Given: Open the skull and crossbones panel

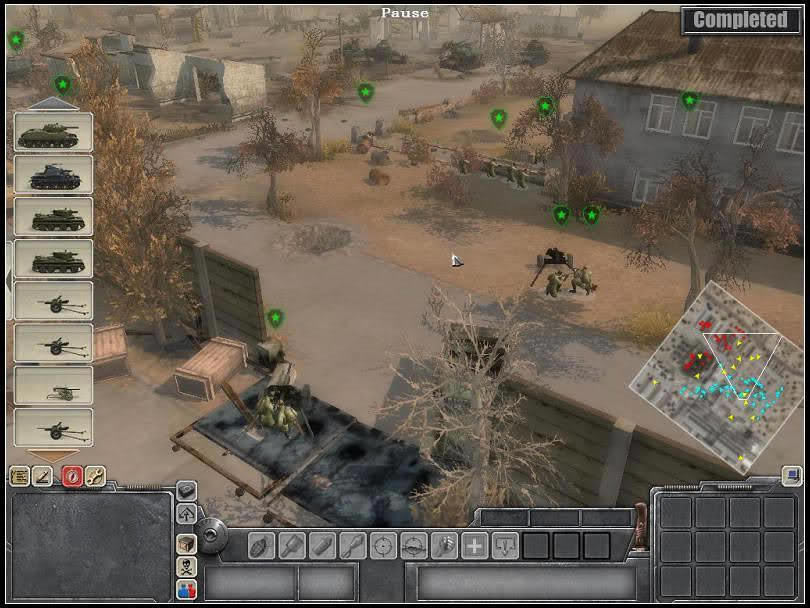Looking at the screenshot, I should coord(187,567).
